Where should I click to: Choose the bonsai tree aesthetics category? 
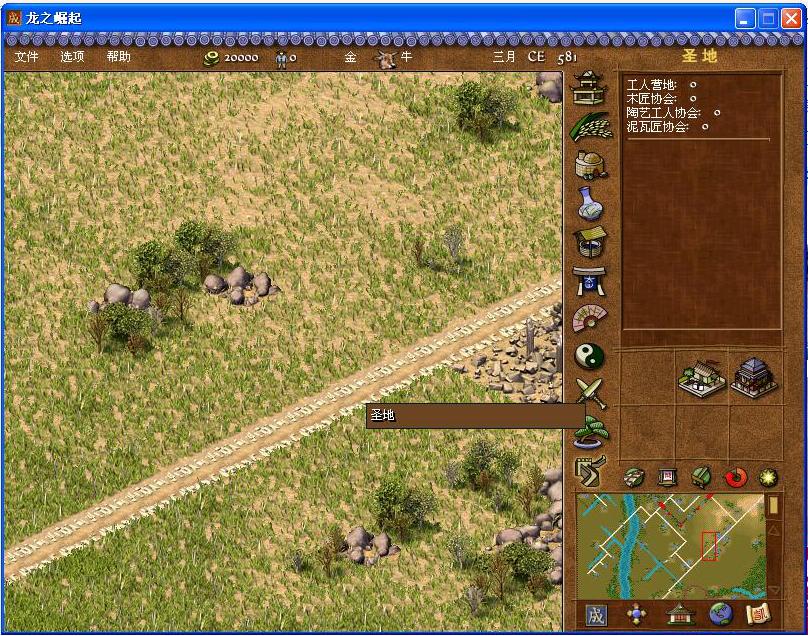[x=590, y=430]
